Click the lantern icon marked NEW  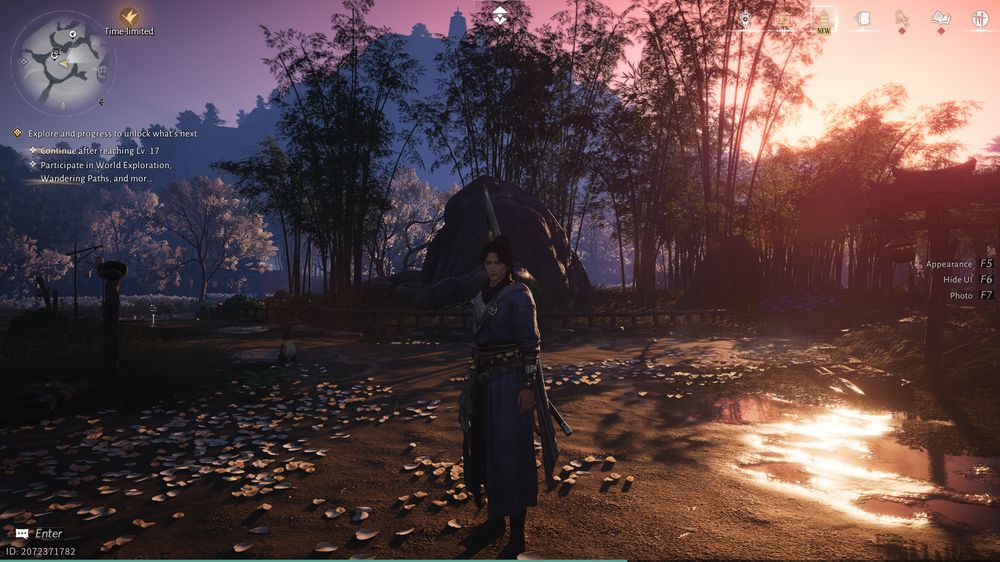tap(823, 18)
